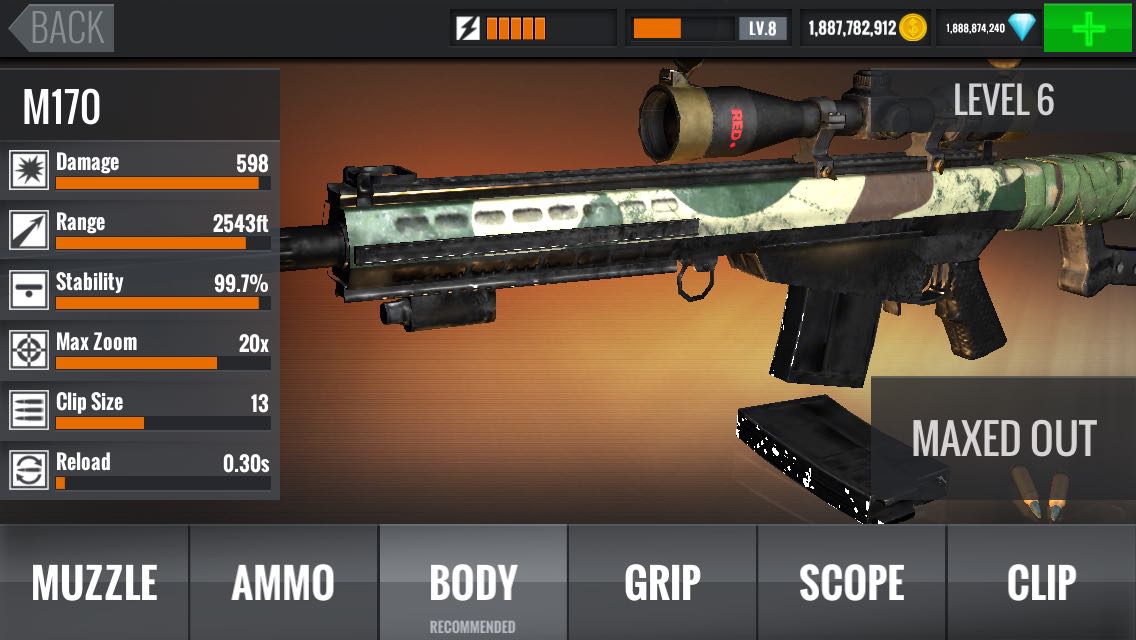The width and height of the screenshot is (1136, 640).
Task: Show the SCOPE upgrade options
Action: 851,582
